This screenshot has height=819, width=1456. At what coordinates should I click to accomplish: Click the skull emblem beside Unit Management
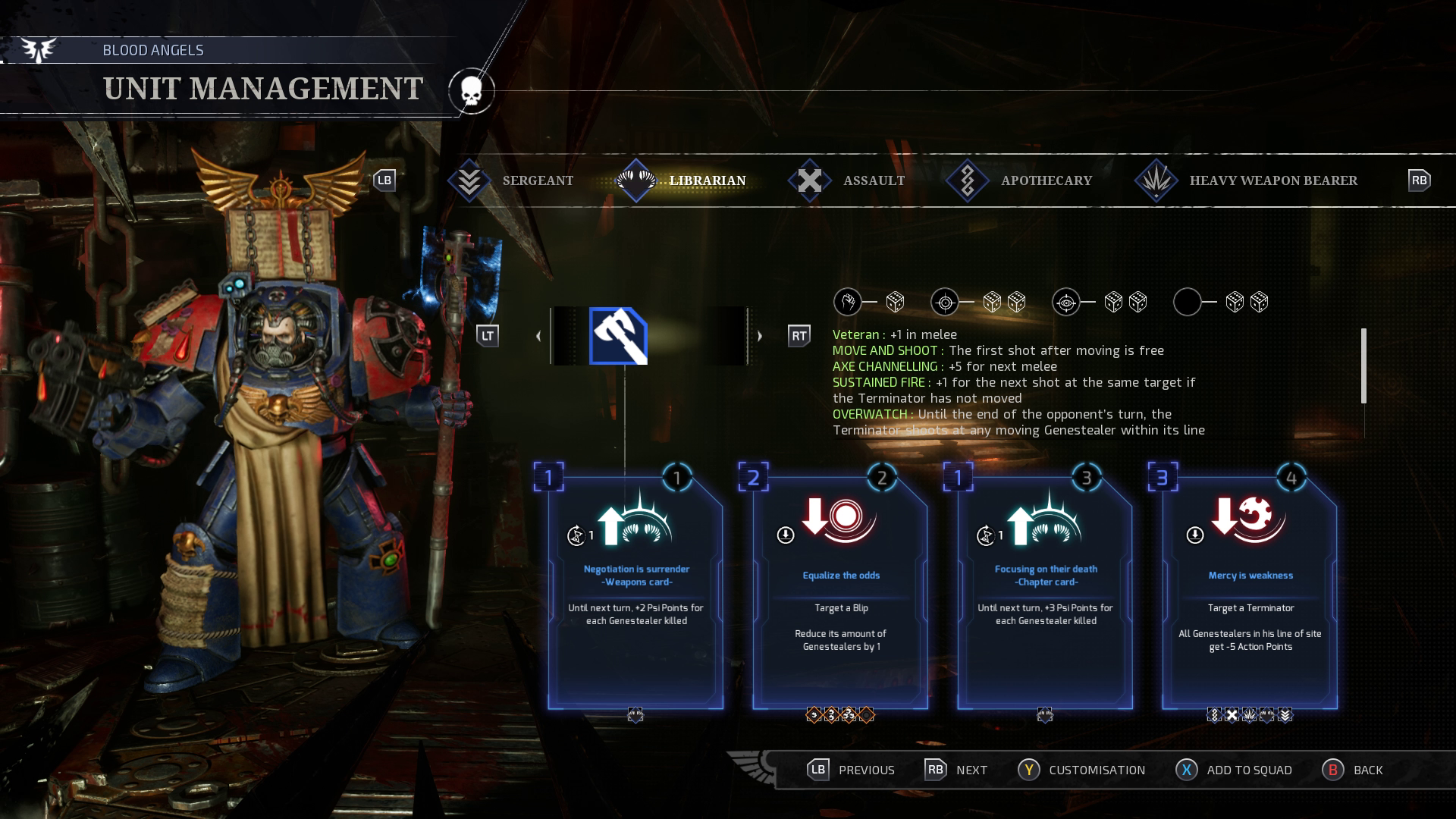[x=471, y=91]
